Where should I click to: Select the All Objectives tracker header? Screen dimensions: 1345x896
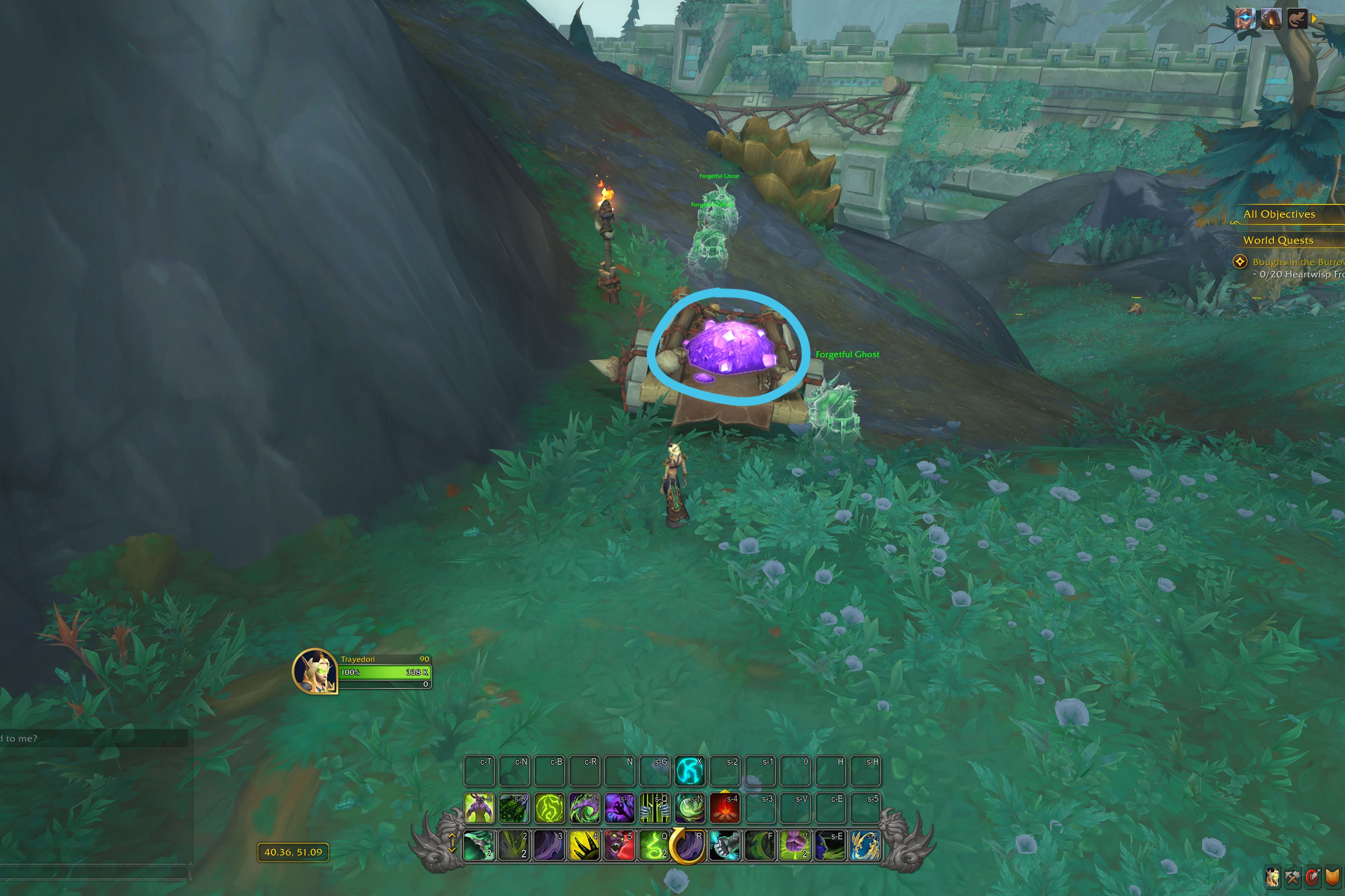click(1279, 214)
